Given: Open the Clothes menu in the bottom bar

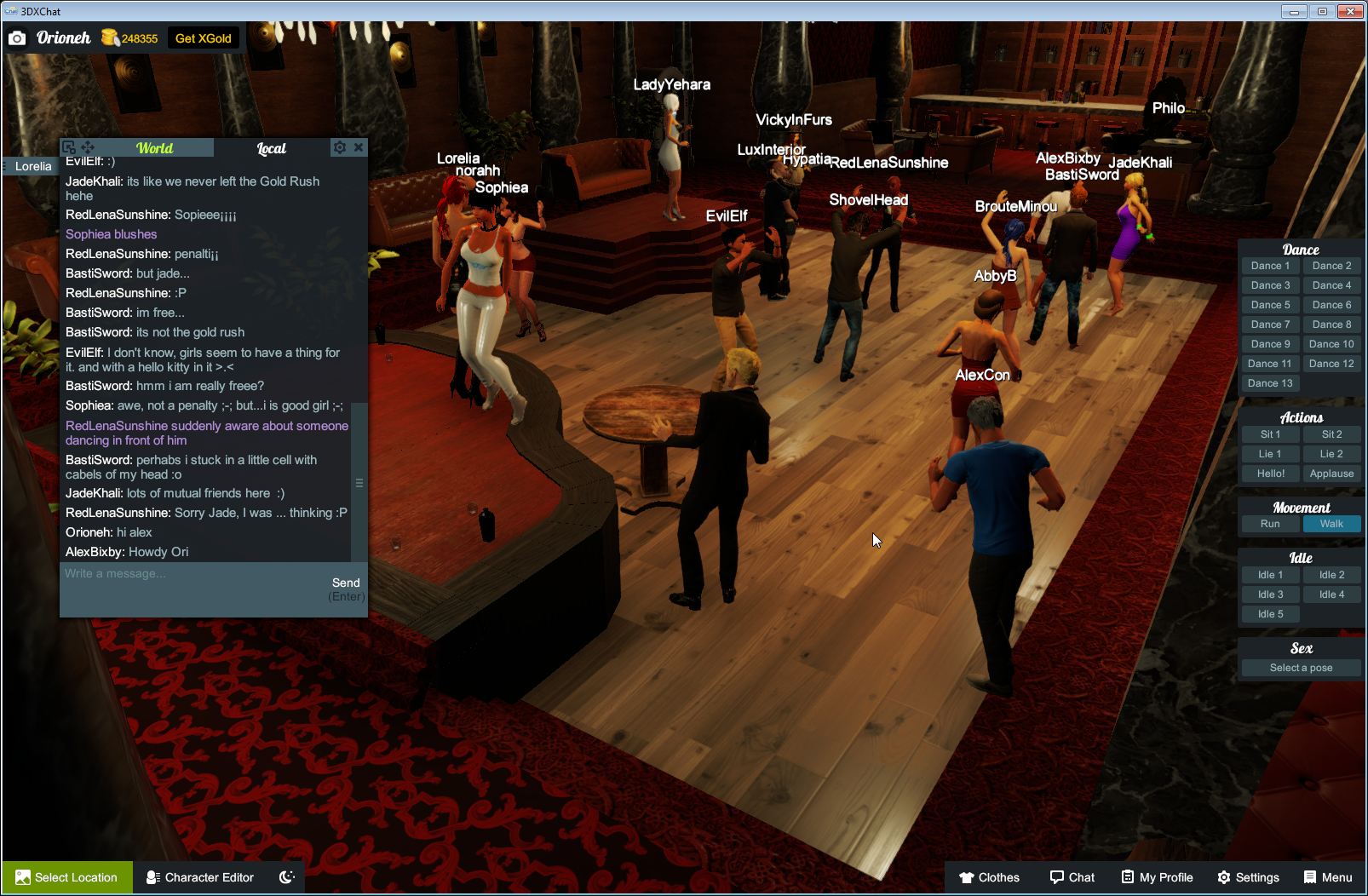Looking at the screenshot, I should (x=990, y=877).
